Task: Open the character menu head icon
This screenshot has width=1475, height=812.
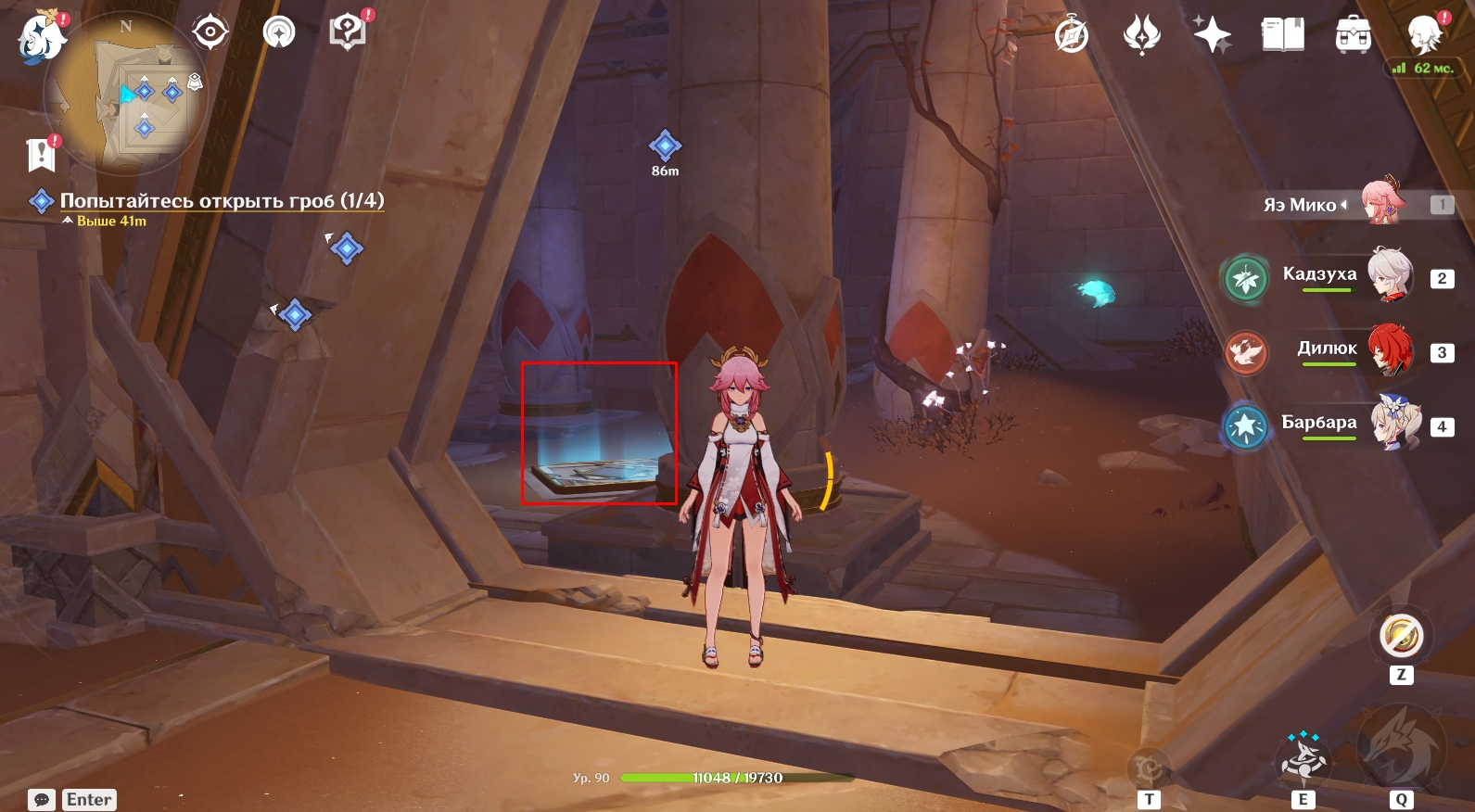Action: point(1424,35)
